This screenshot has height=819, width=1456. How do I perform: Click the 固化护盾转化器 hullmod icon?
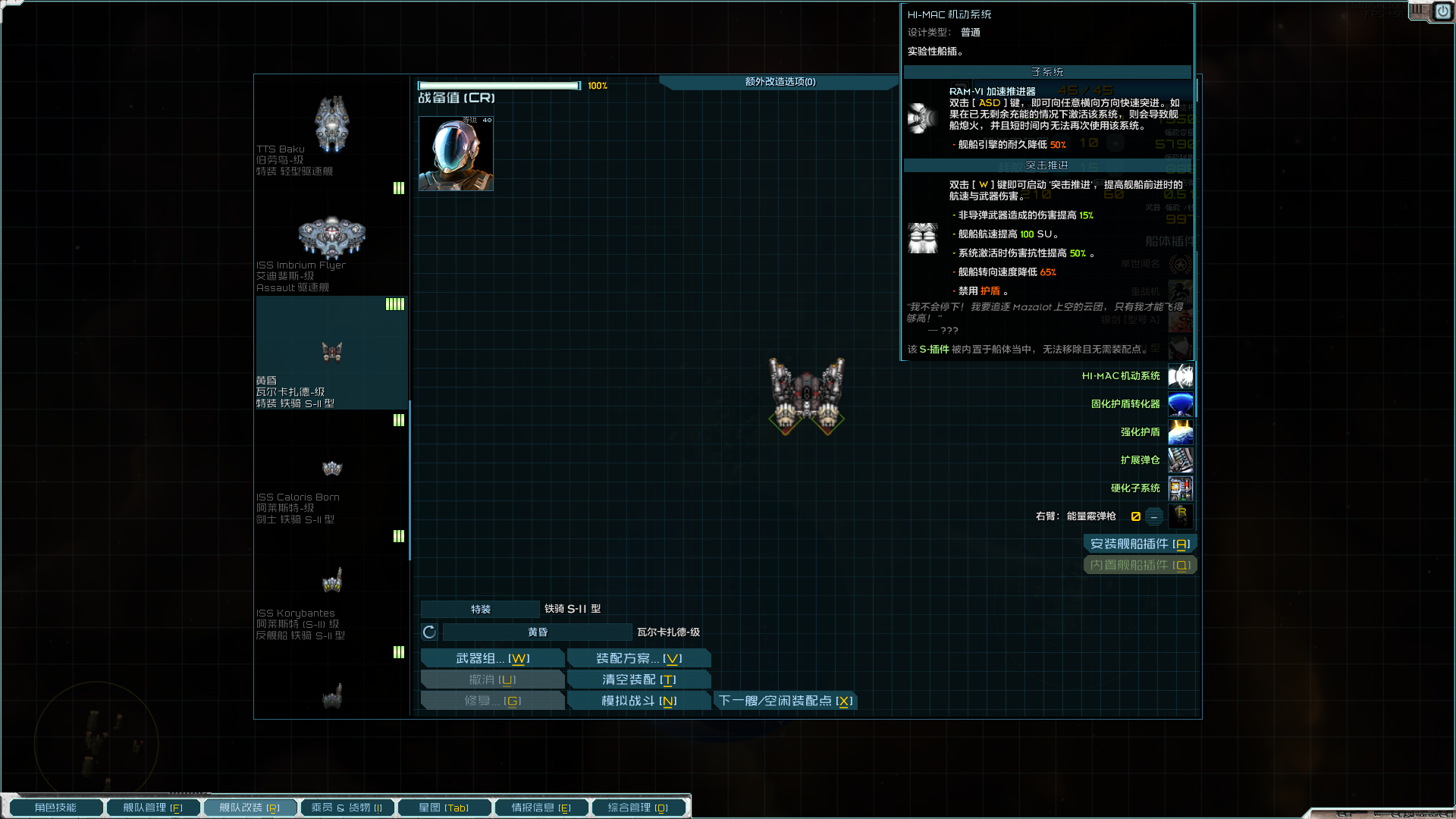click(1181, 404)
